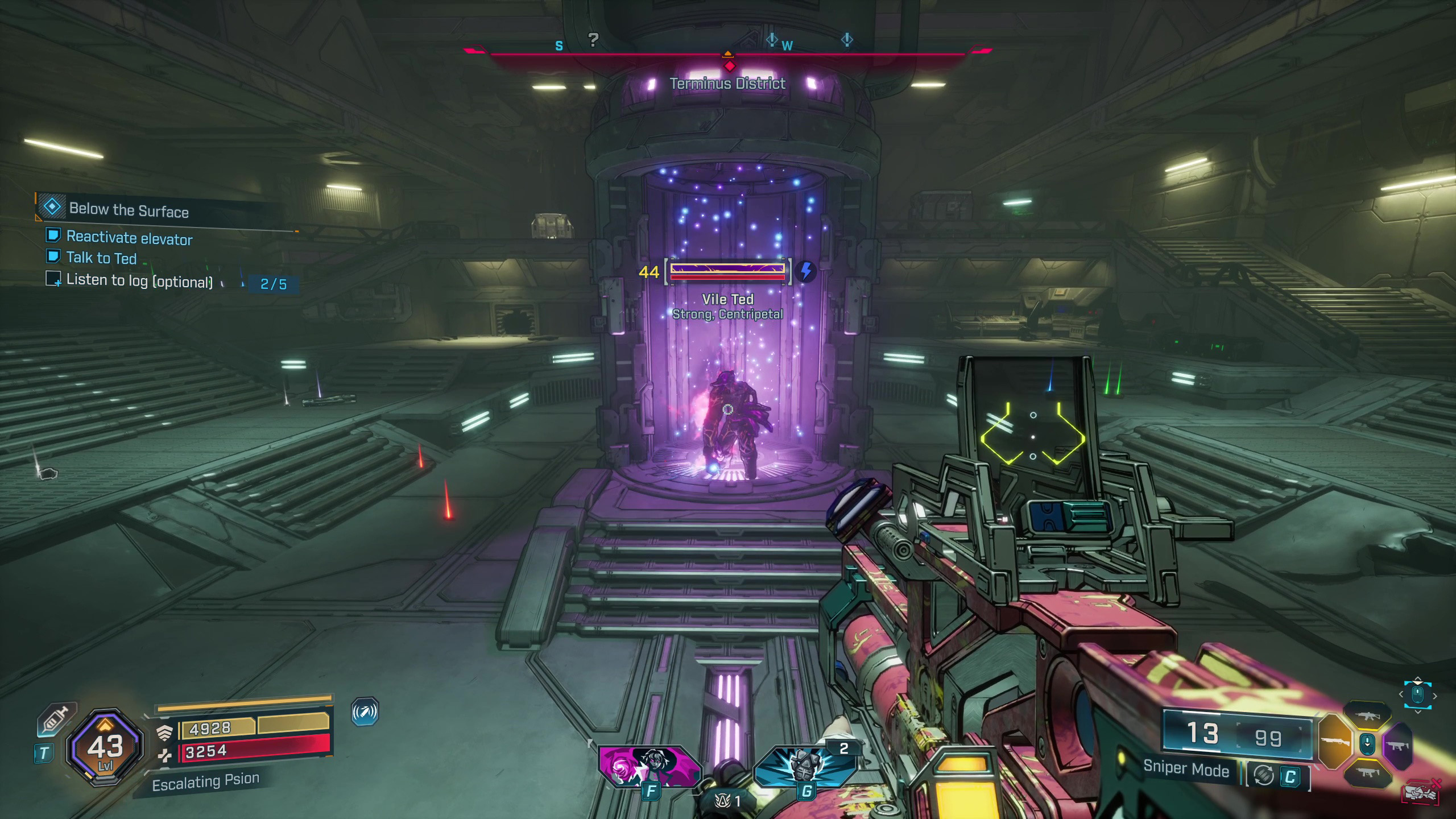Select the Terminus District location label
This screenshot has height=819, width=1456.
[x=727, y=84]
